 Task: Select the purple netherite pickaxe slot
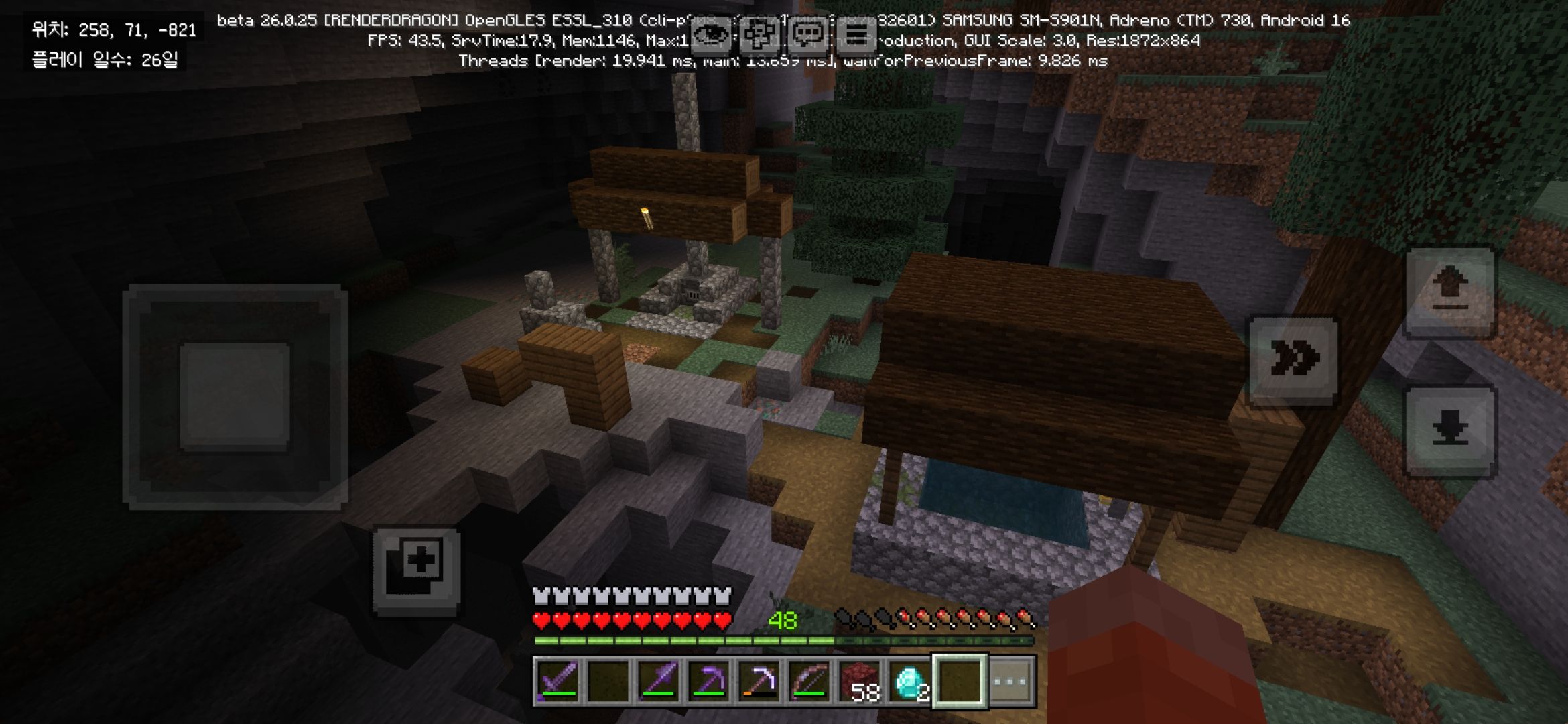[x=709, y=682]
